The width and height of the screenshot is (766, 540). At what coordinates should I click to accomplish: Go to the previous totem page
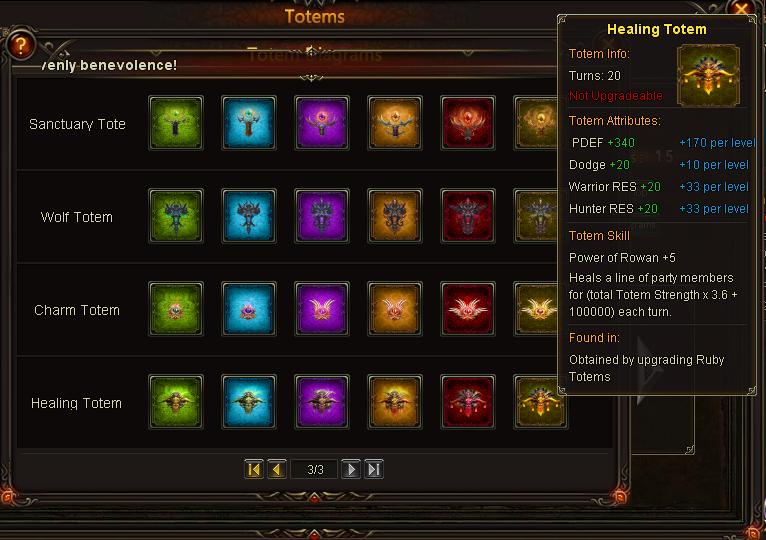277,469
